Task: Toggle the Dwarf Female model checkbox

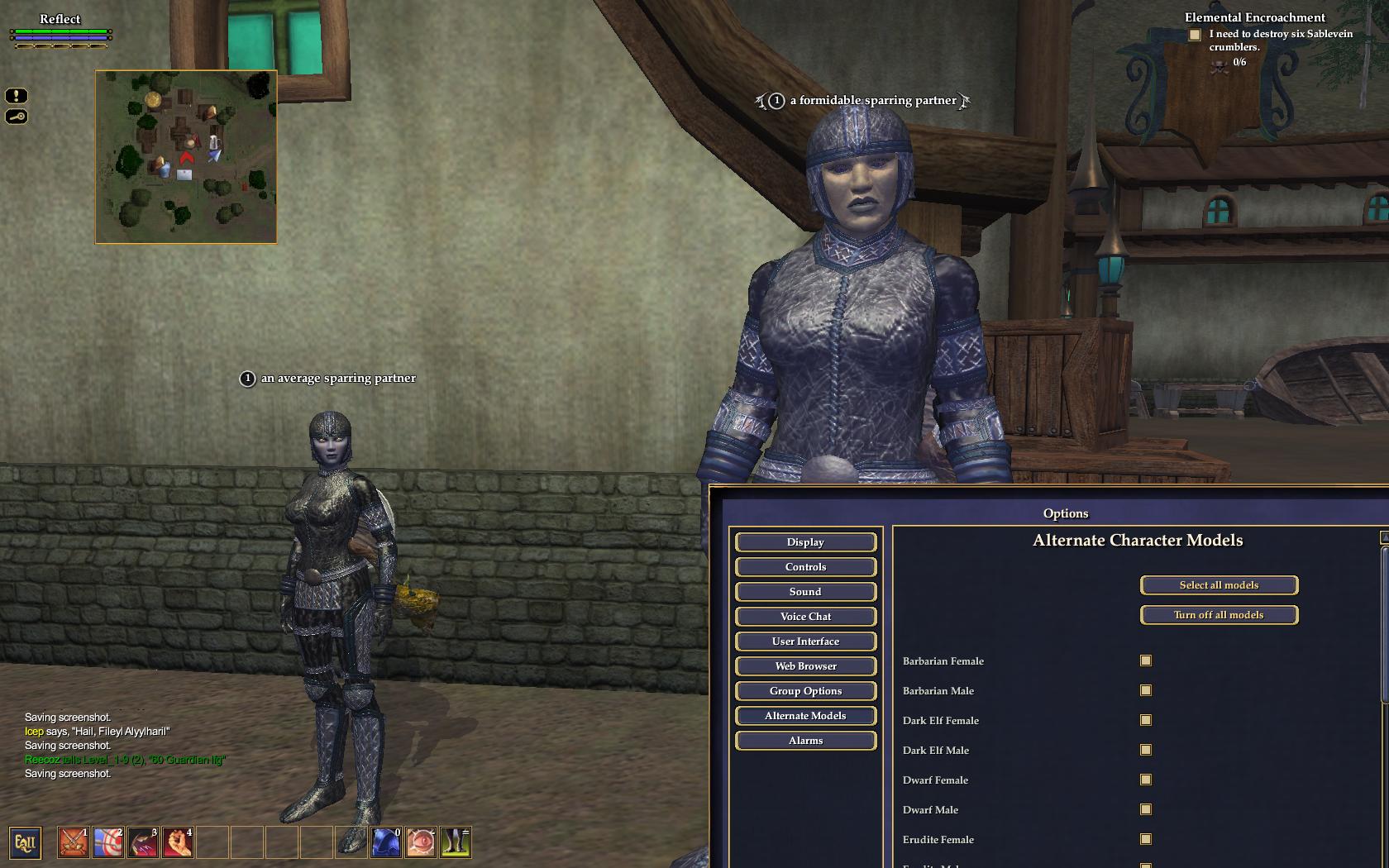Action: 1146,780
